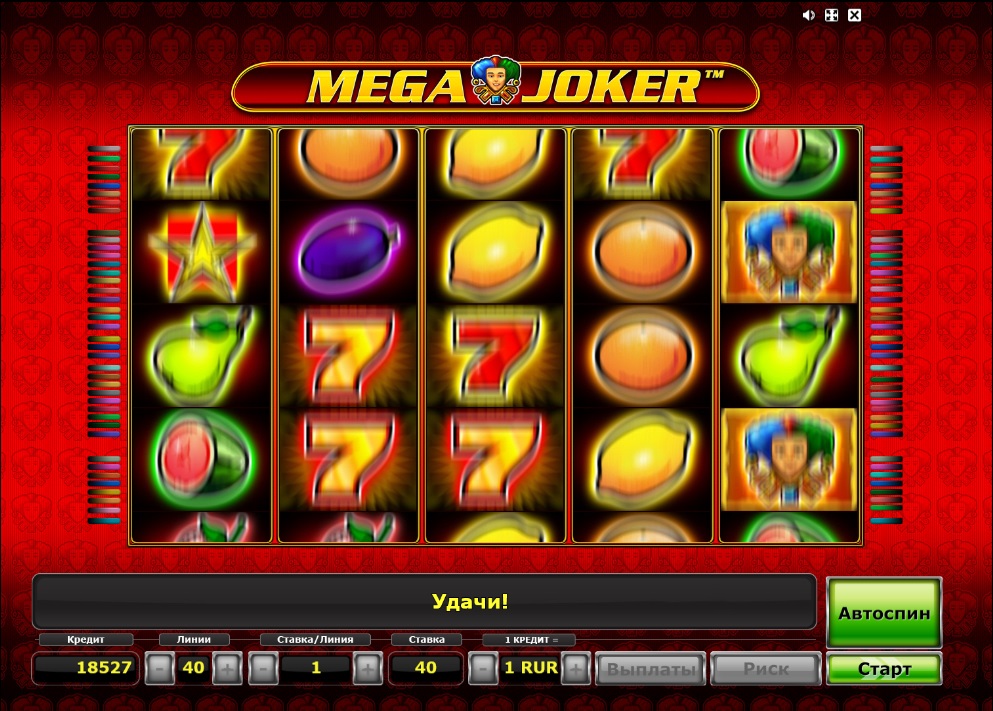Toggle the sound speaker icon

809,15
